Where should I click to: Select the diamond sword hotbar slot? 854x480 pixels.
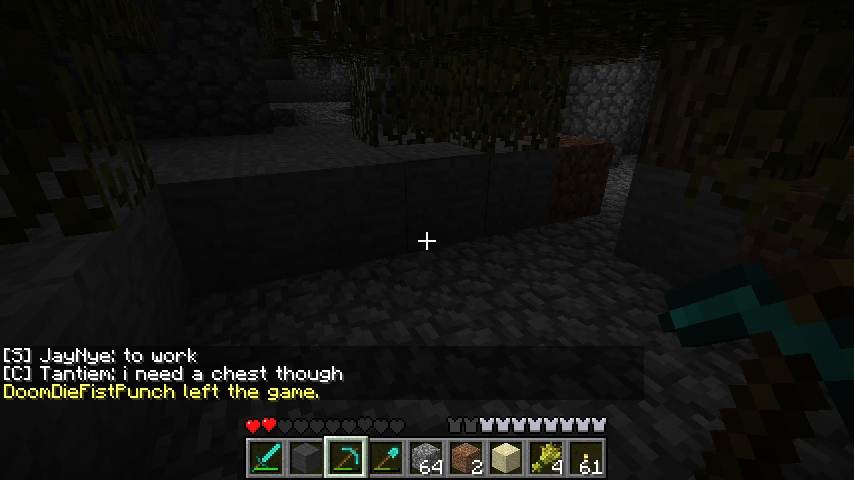[x=267, y=458]
